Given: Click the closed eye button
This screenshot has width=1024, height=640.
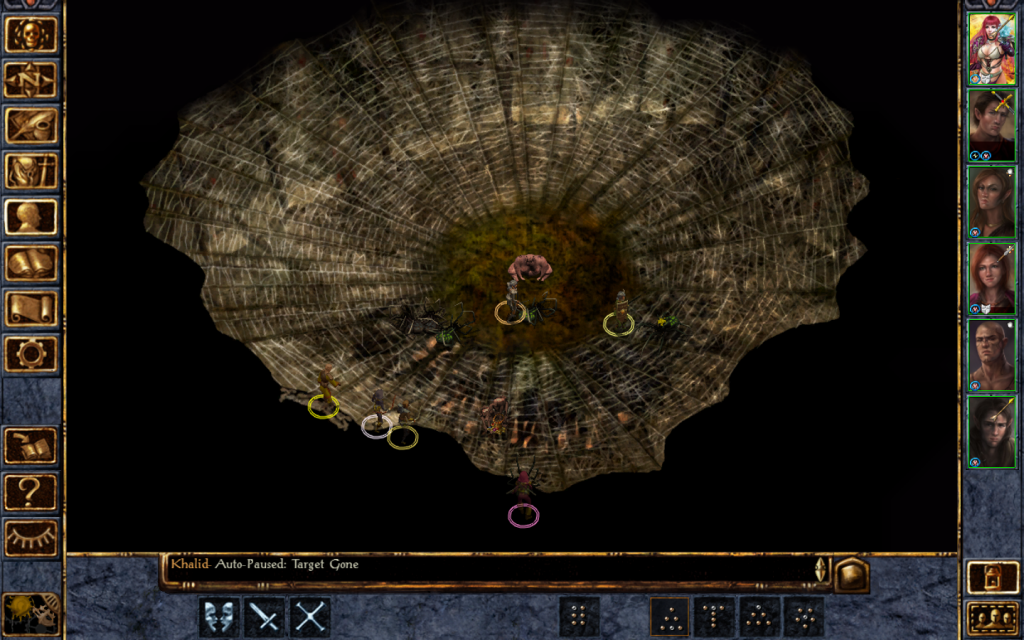Looking at the screenshot, I should click(x=31, y=538).
